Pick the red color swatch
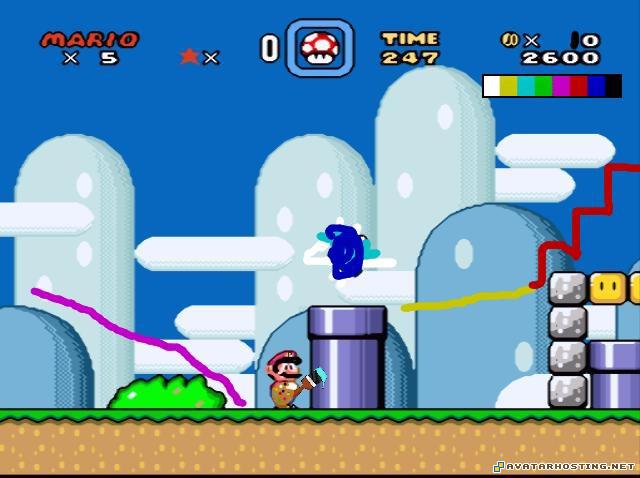The image size is (640, 478). 578,87
